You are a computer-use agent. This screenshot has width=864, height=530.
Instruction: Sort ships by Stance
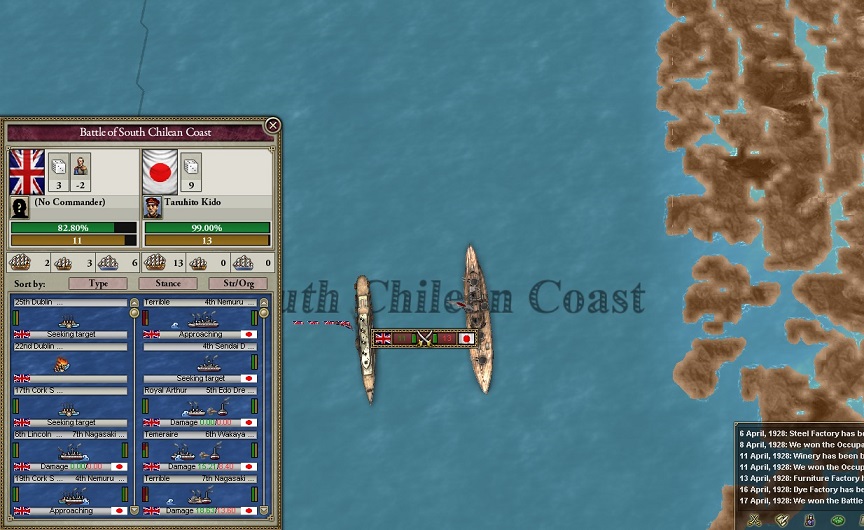click(168, 284)
